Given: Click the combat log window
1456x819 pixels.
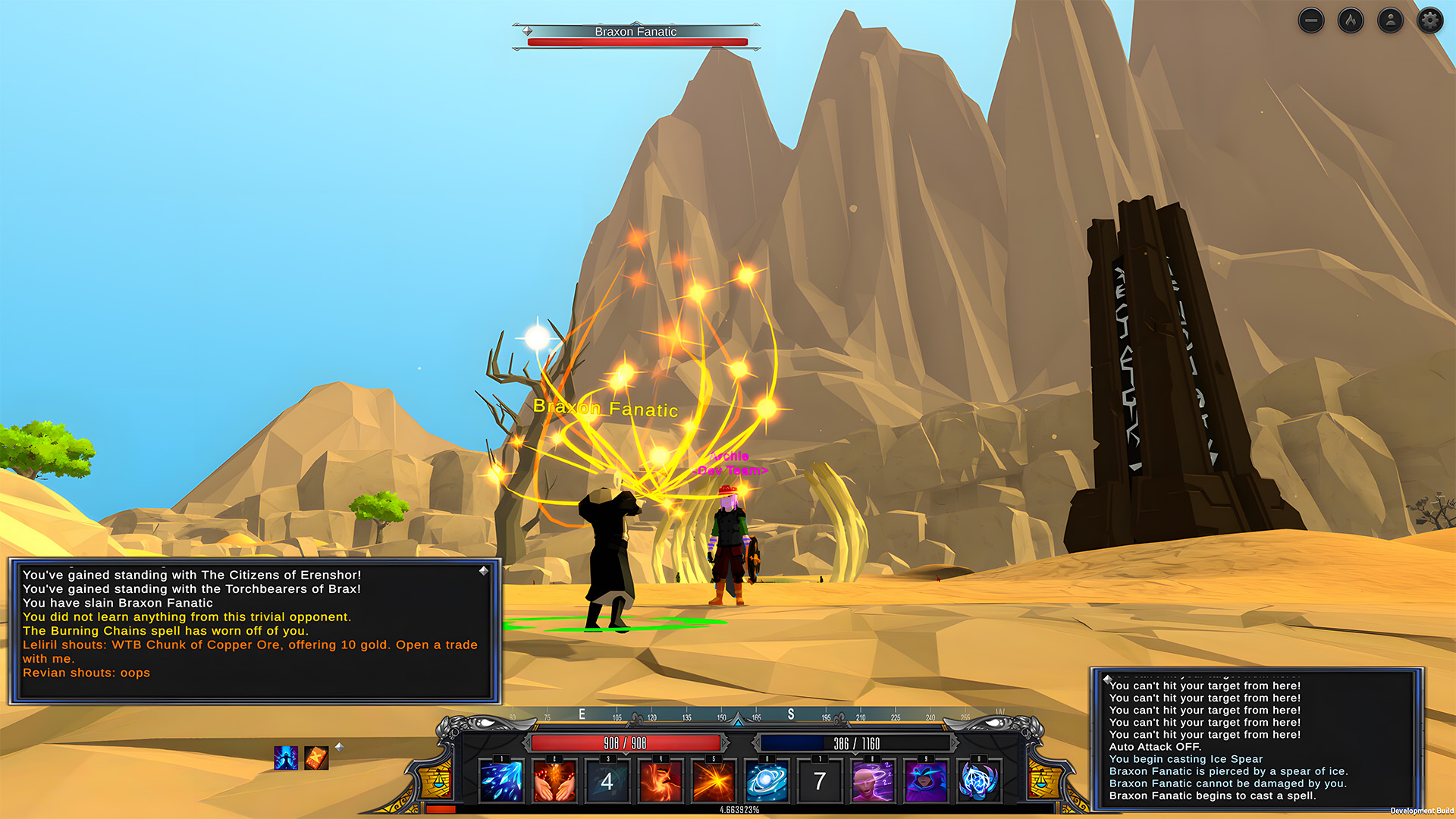Looking at the screenshot, I should 1257,739.
